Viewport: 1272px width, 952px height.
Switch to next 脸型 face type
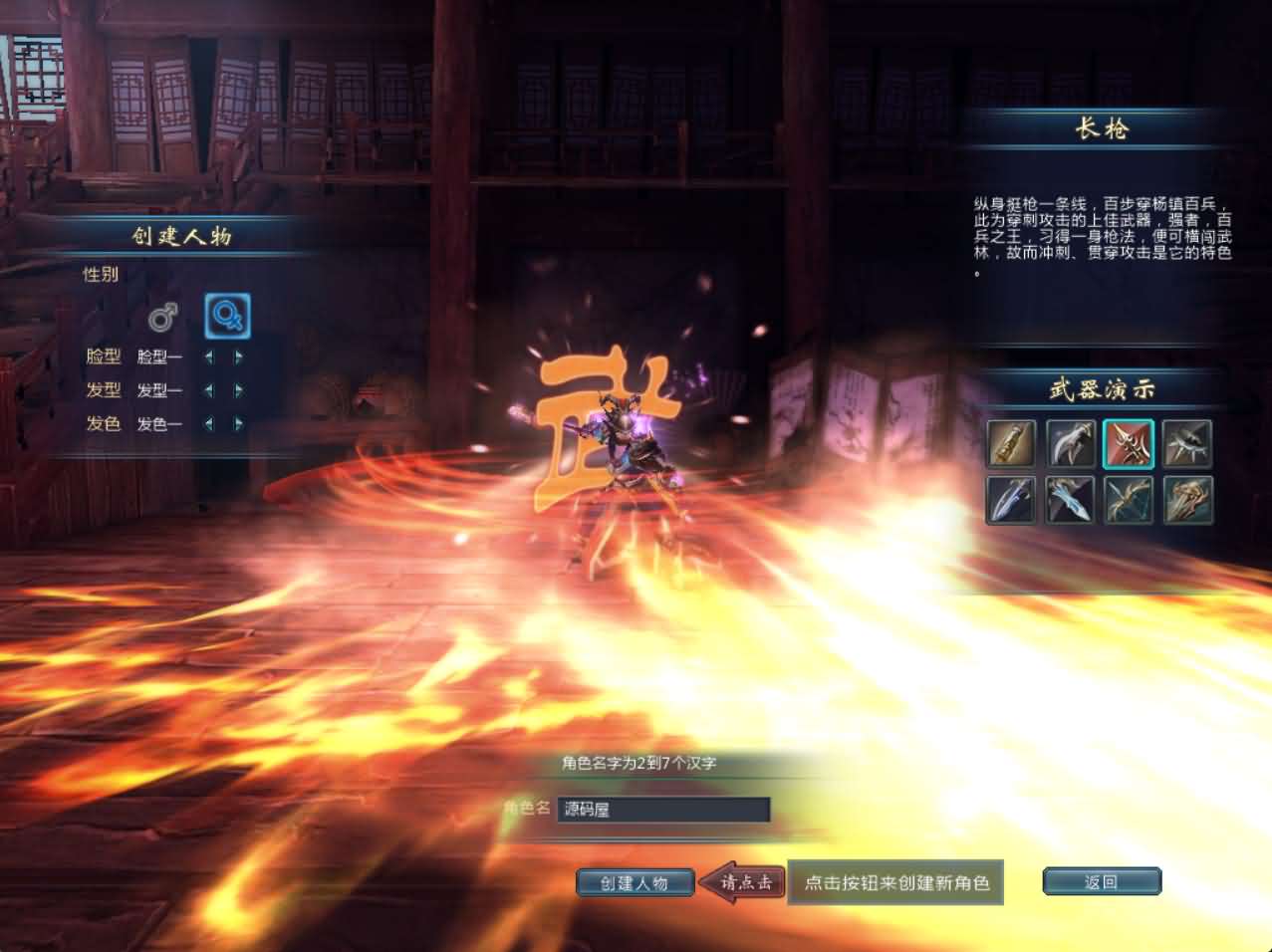coord(238,357)
